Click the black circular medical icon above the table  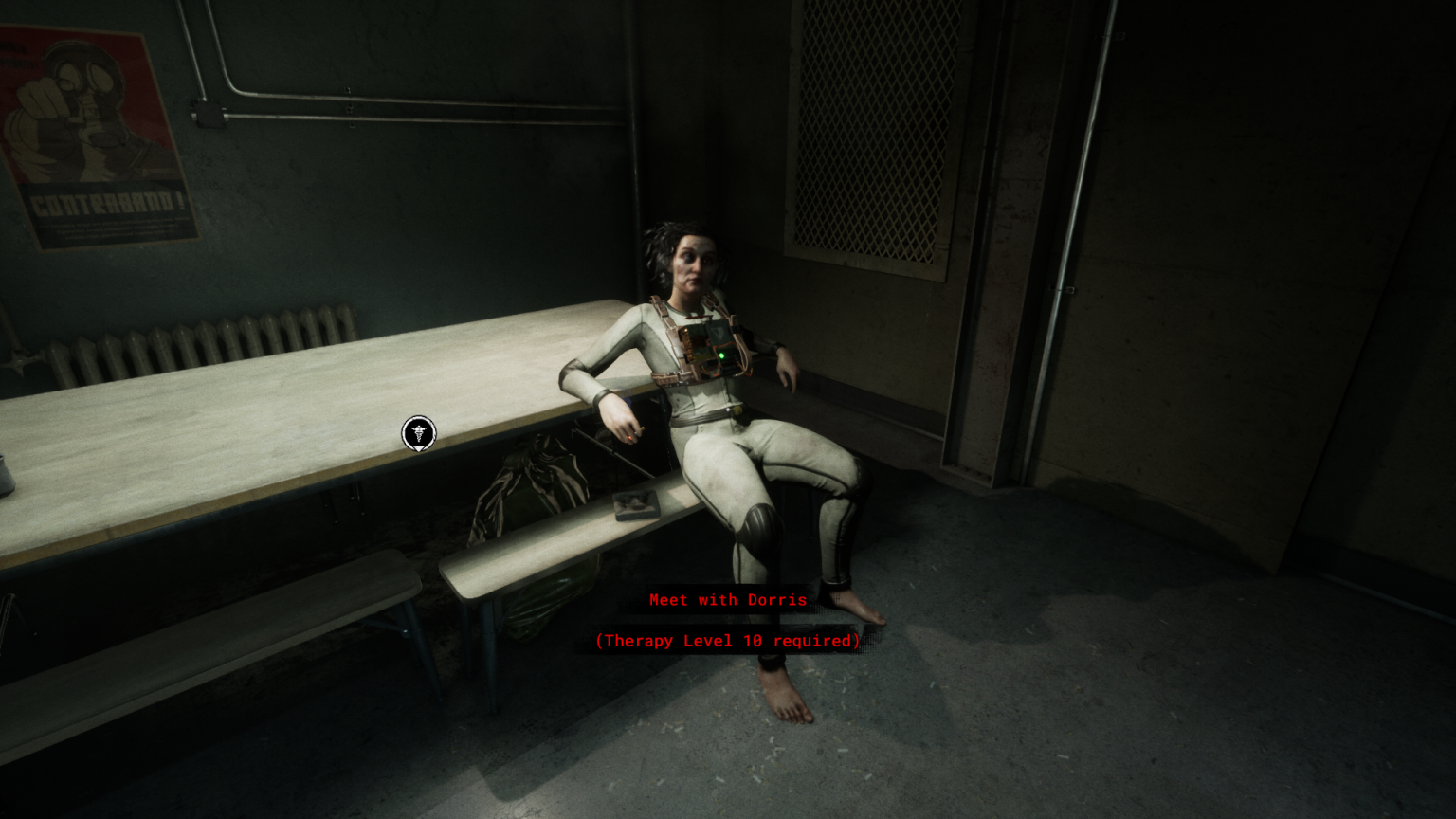coord(418,432)
